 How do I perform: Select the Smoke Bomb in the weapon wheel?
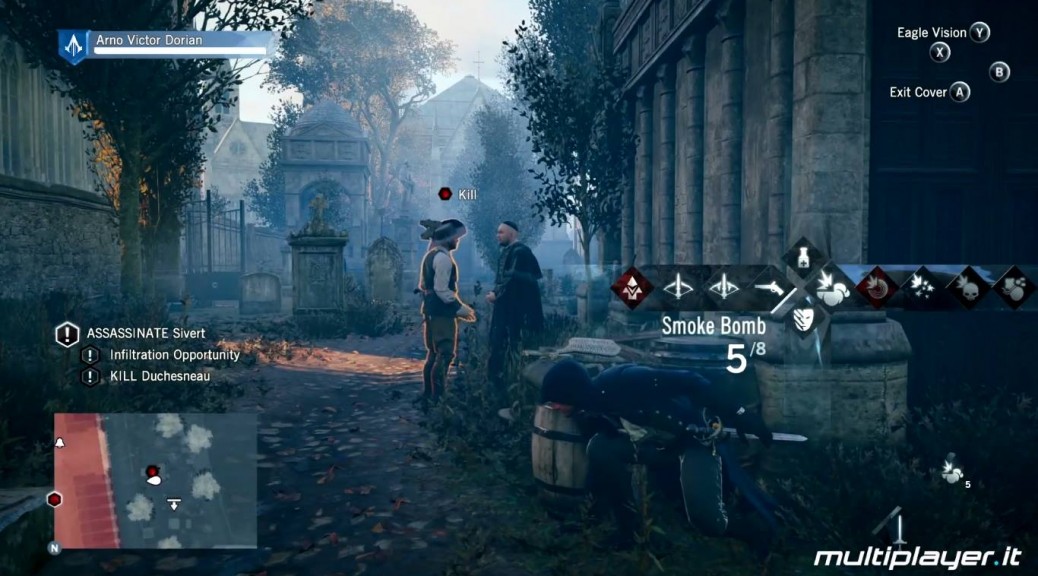tap(828, 288)
